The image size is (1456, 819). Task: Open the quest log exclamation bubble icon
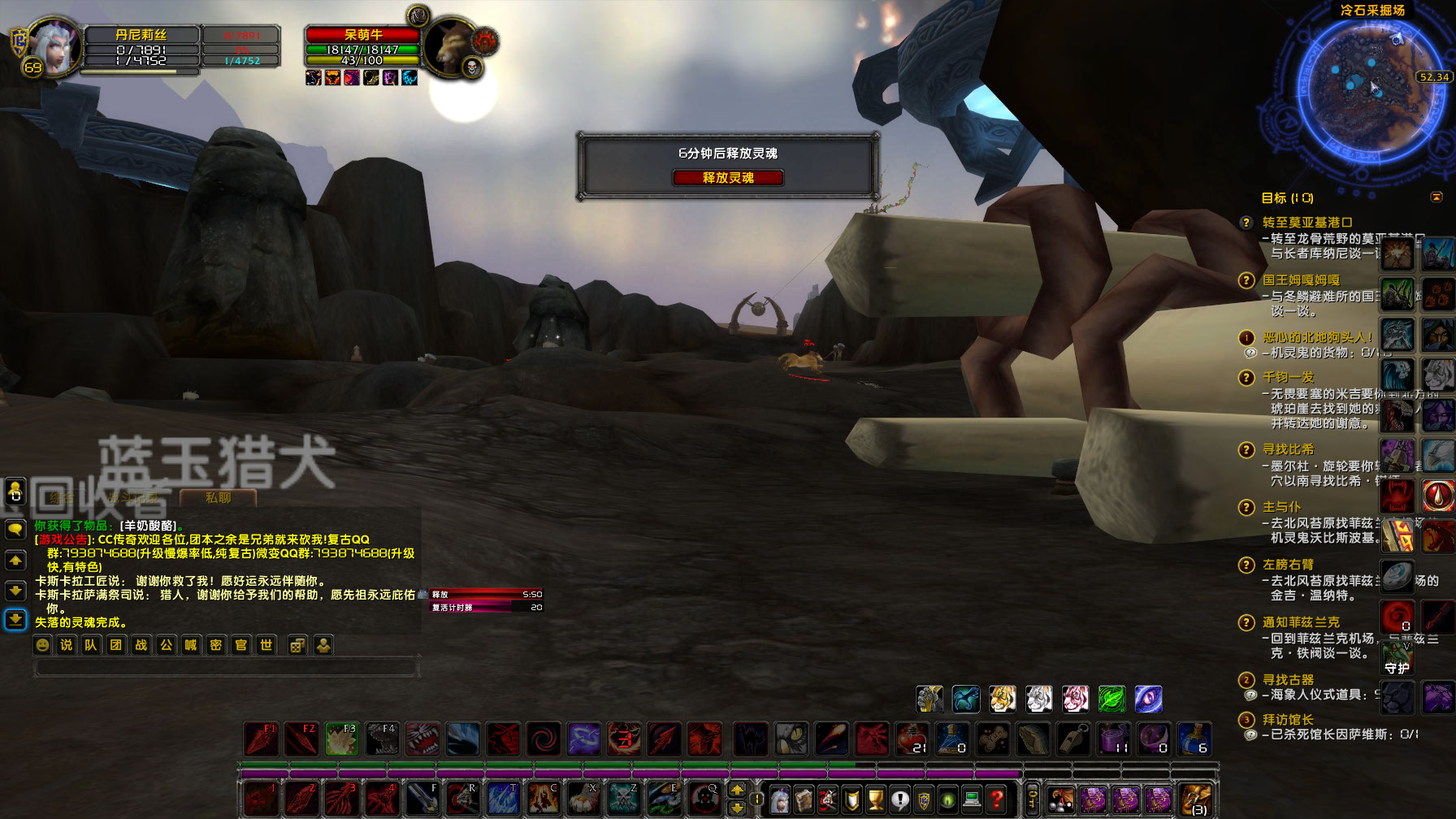tap(899, 799)
